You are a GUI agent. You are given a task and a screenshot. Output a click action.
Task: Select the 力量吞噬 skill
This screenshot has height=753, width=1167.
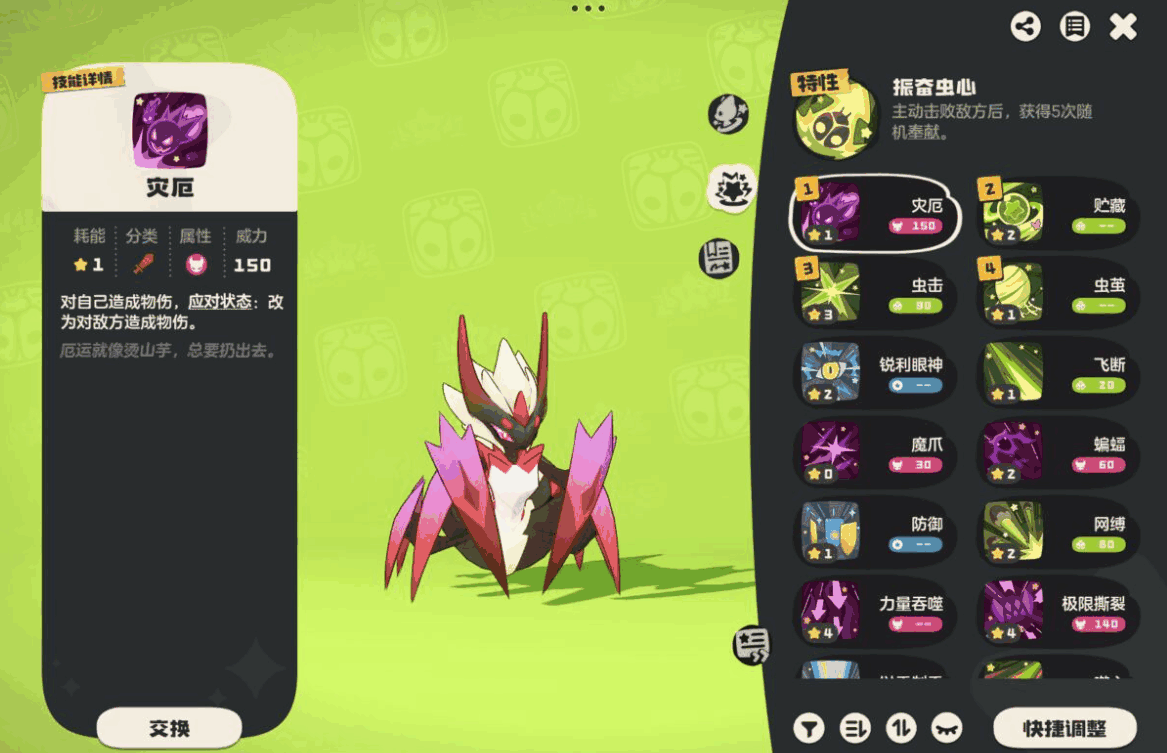coord(875,611)
